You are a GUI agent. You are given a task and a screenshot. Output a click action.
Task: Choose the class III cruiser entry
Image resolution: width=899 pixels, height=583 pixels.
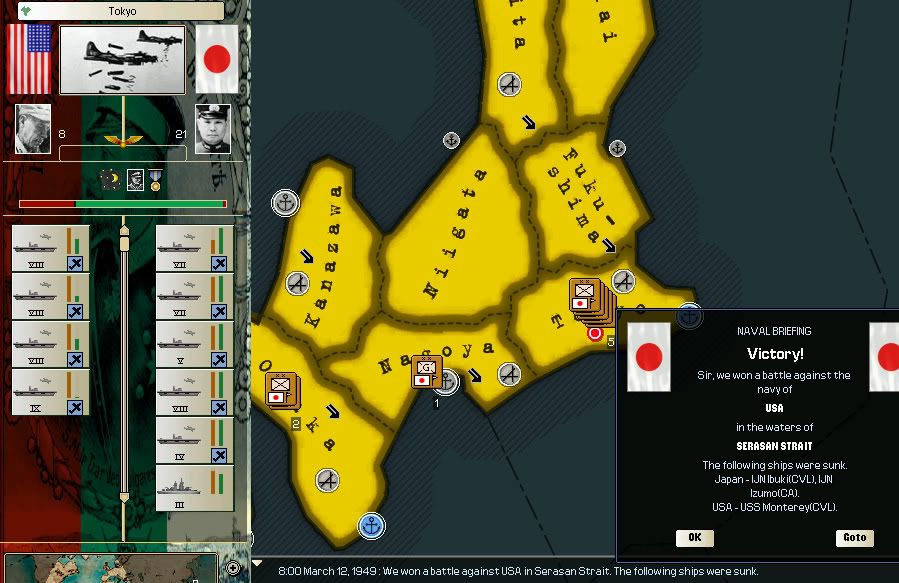194,489
